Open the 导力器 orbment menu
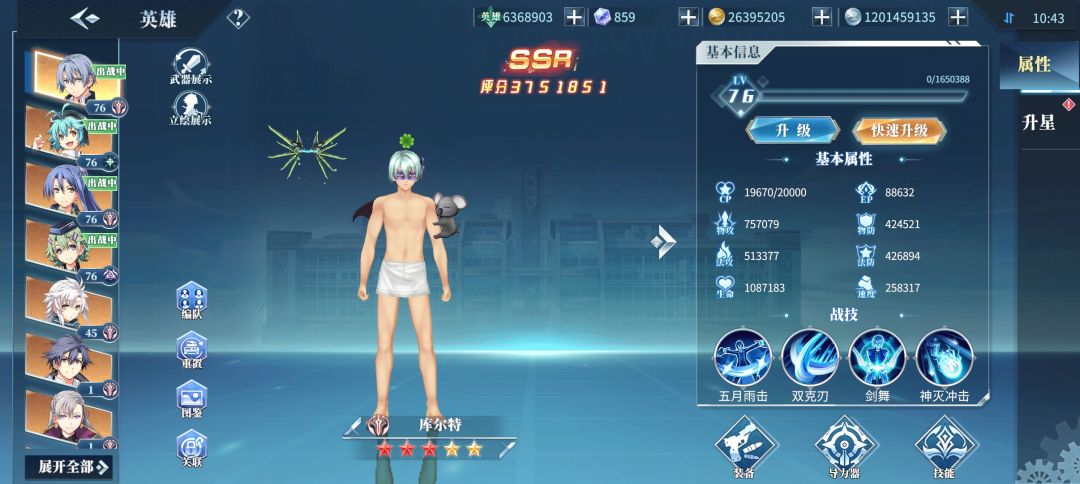1080x484 pixels. click(x=845, y=446)
